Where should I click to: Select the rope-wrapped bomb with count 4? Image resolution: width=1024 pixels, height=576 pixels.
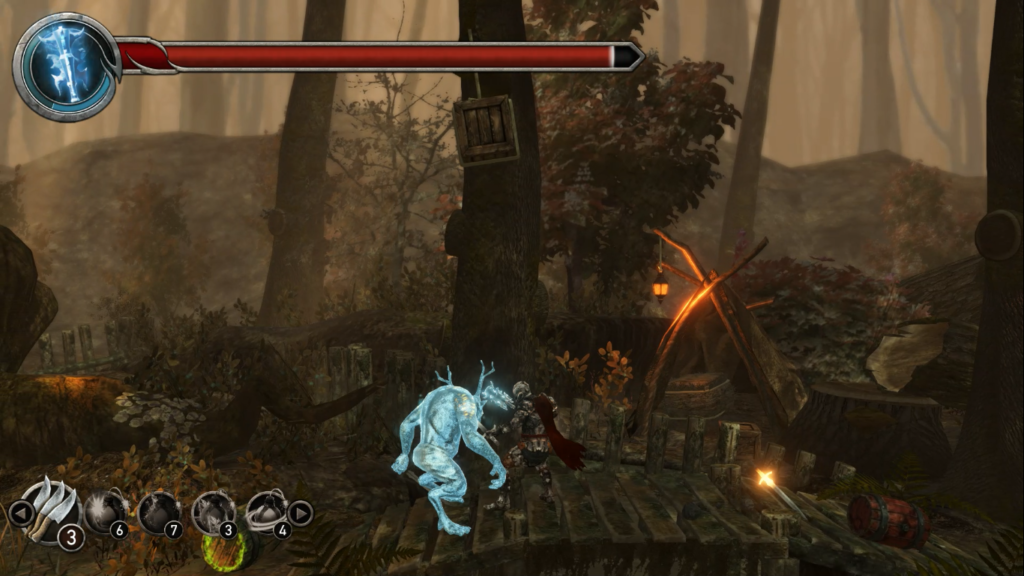(266, 513)
